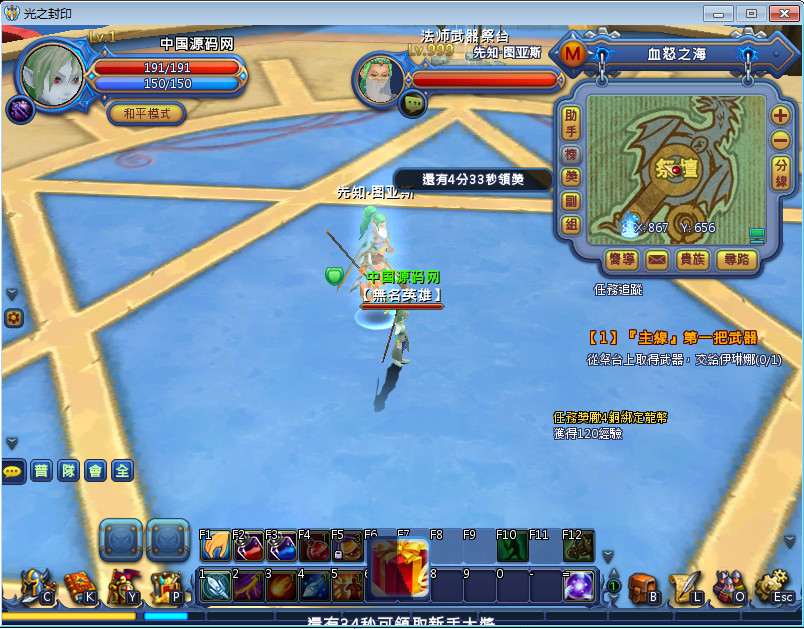804x629 pixels.
Task: Open the skill book icon
Action: (x=78, y=587)
